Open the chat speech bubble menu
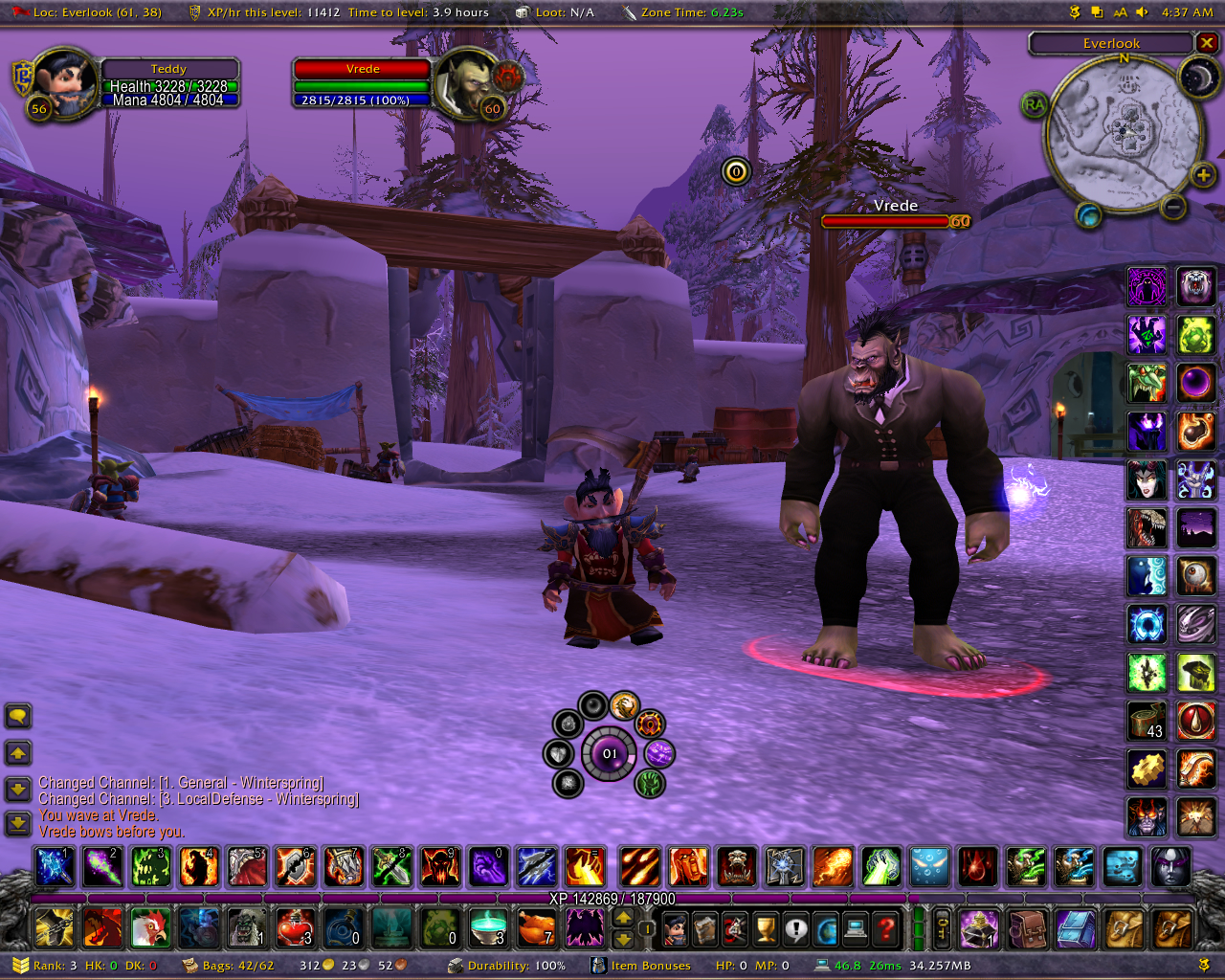This screenshot has height=980, width=1225. (18, 716)
